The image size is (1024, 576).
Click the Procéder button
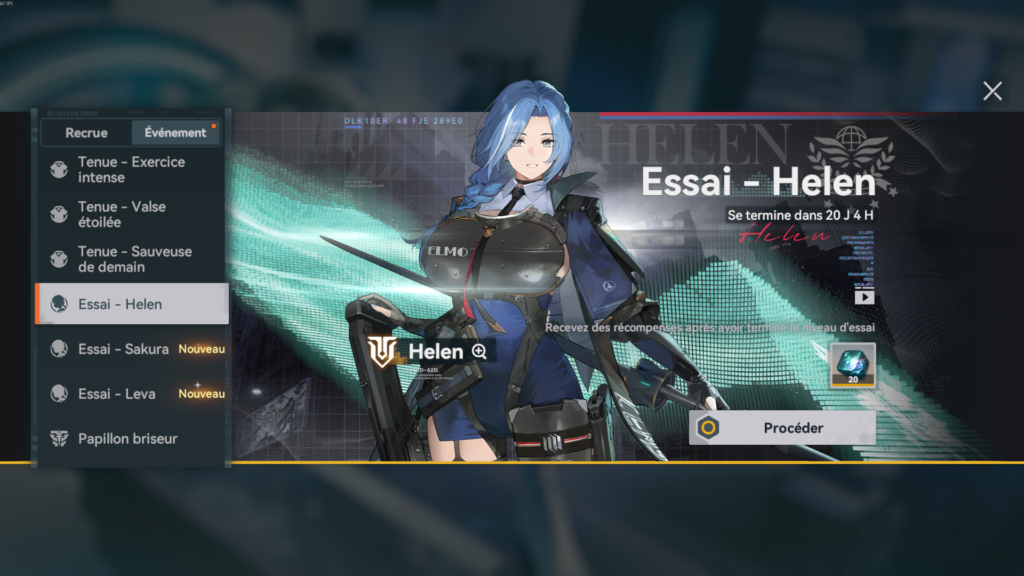(782, 428)
